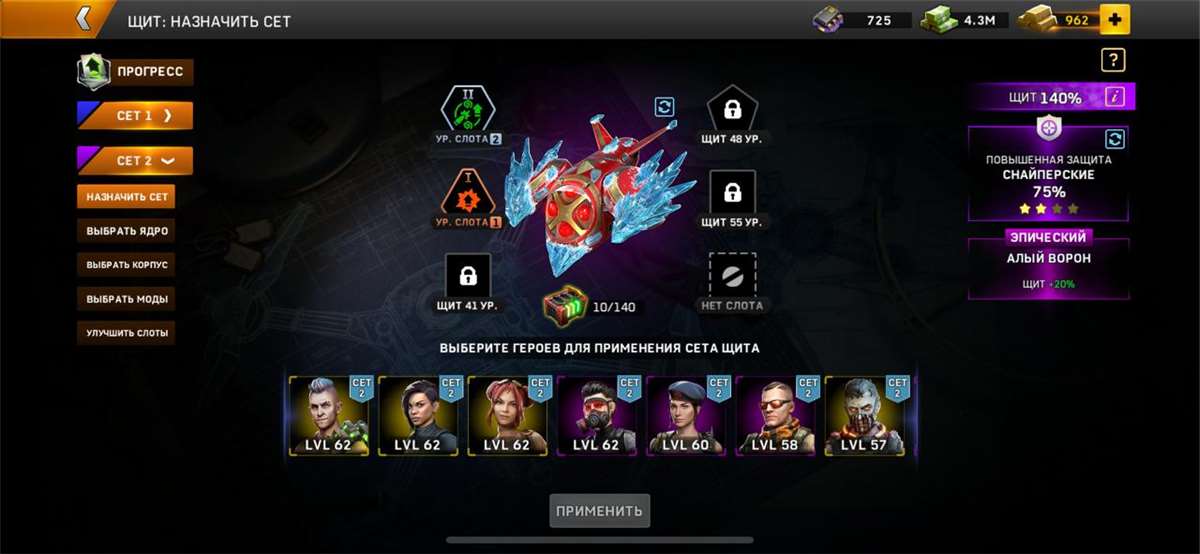Select the green slot level 2 mod
Image resolution: width=1200 pixels, height=554 pixels.
click(x=468, y=110)
